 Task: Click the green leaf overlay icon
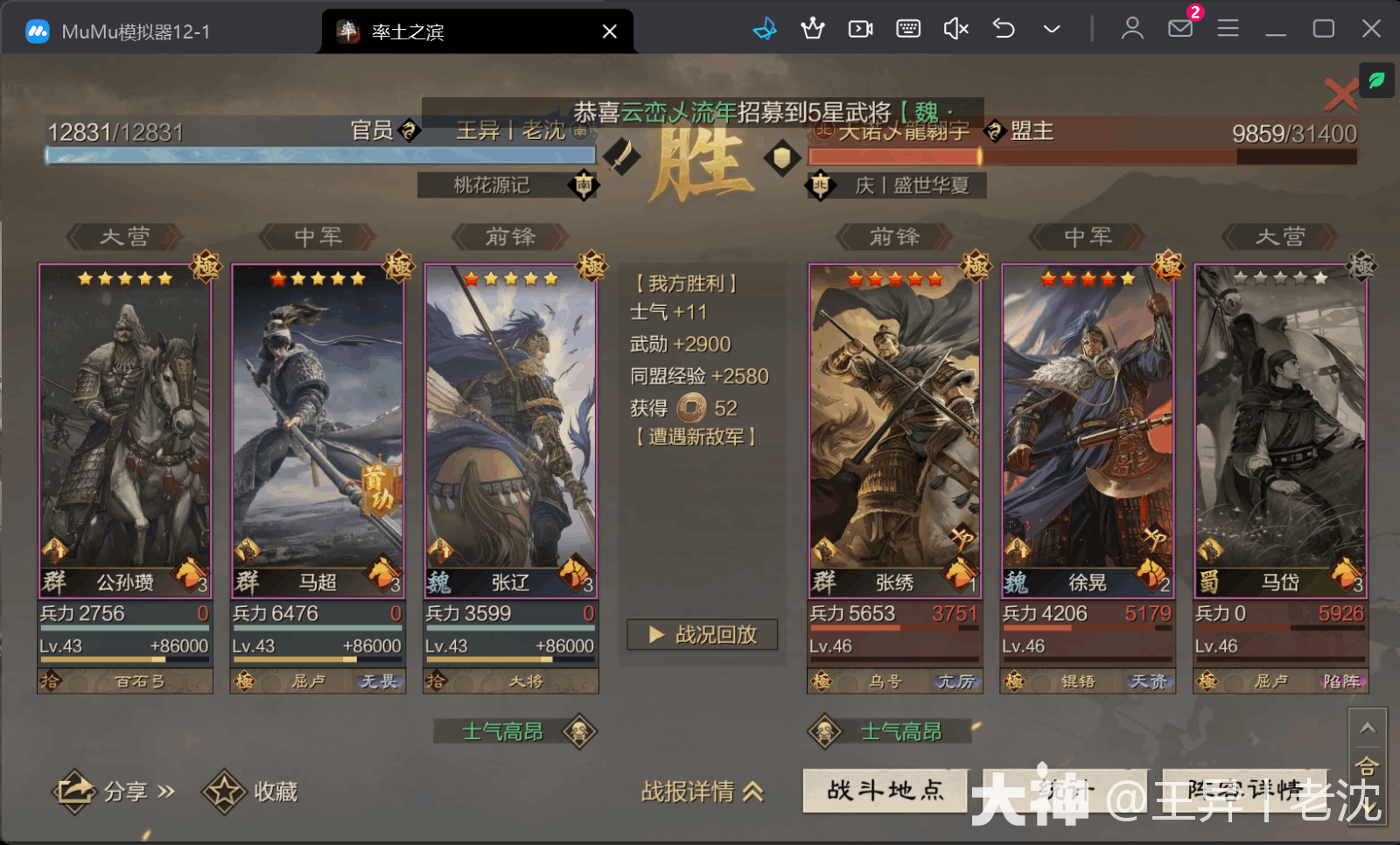click(1377, 80)
